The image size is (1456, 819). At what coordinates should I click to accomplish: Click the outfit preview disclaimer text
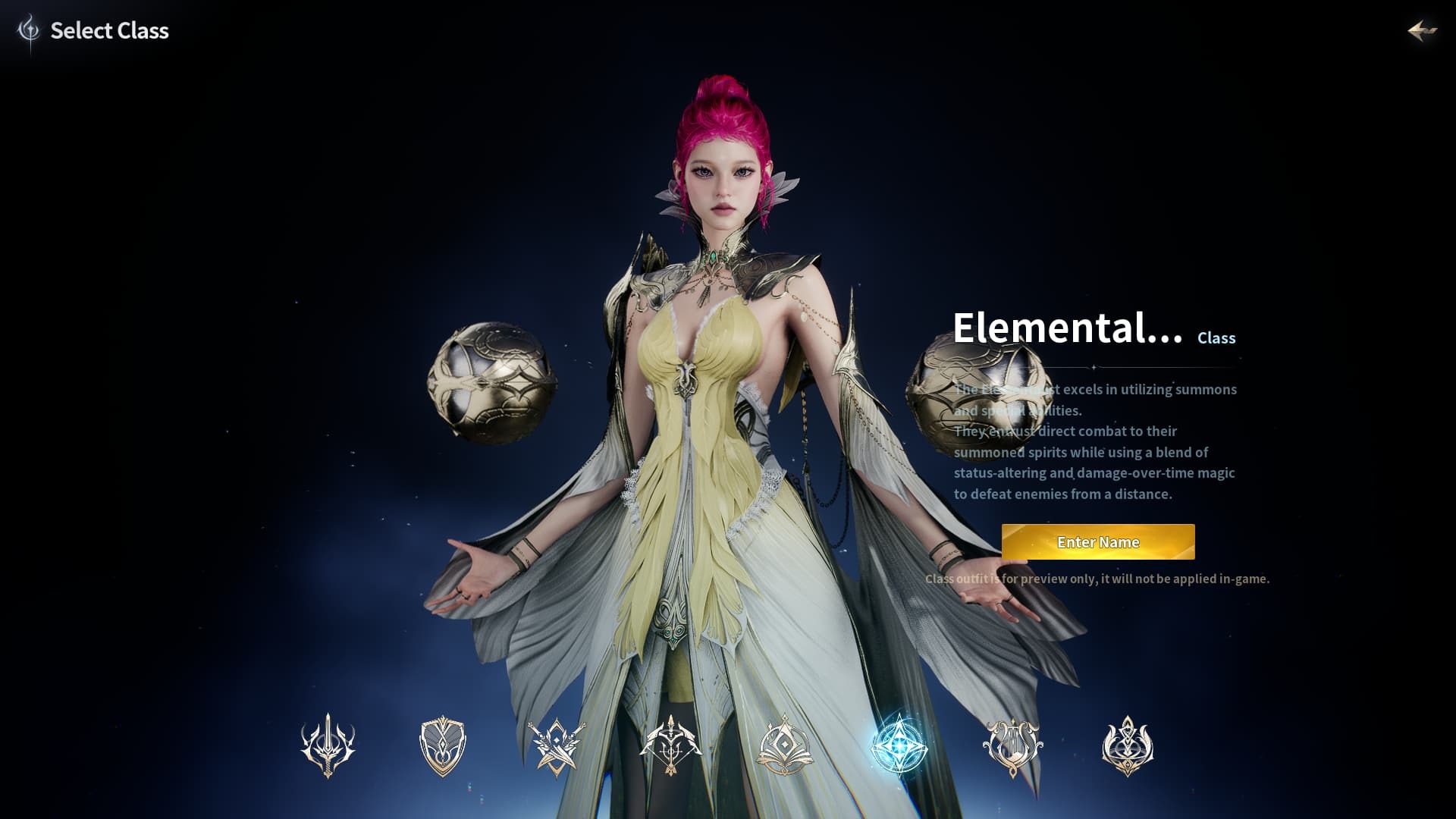[x=1097, y=578]
